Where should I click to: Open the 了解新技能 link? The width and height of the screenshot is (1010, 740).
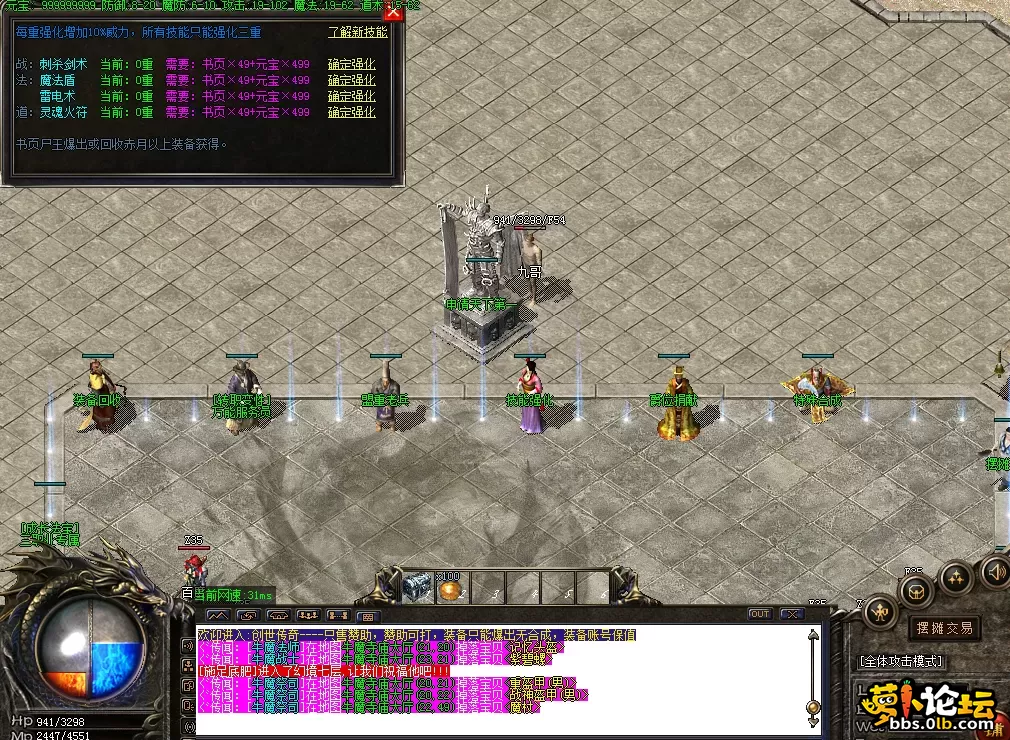coord(357,32)
